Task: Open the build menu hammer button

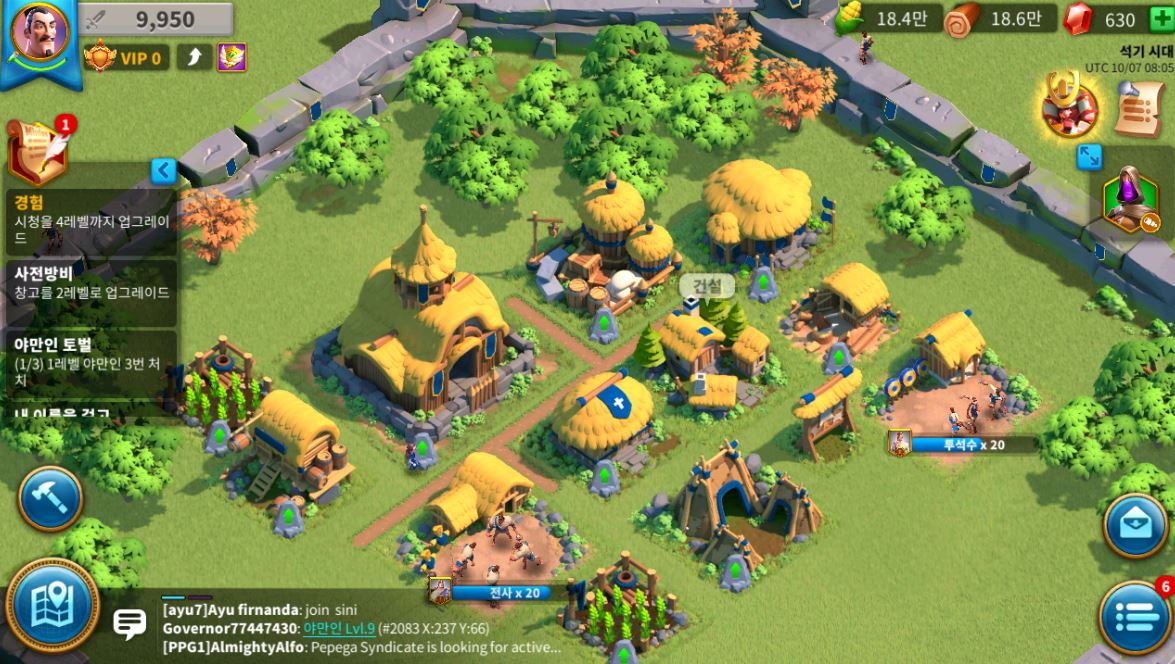Action: click(x=49, y=499)
